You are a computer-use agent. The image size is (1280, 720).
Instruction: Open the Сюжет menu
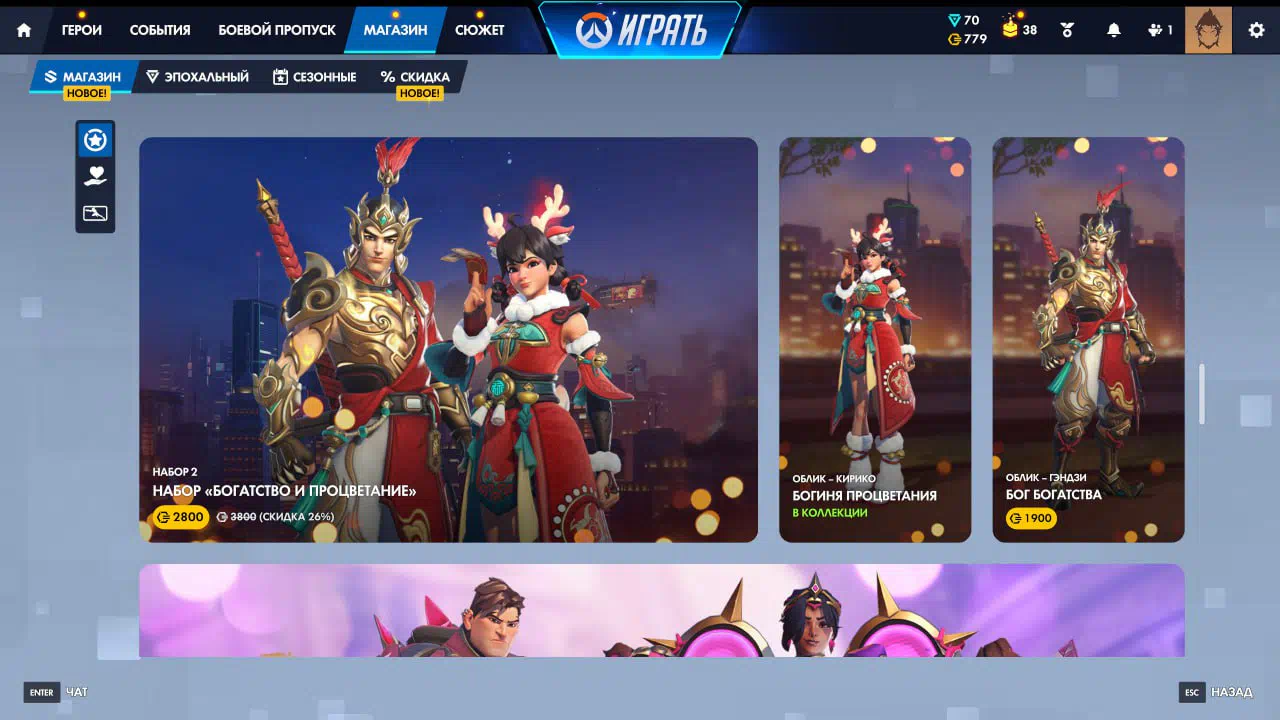point(480,30)
